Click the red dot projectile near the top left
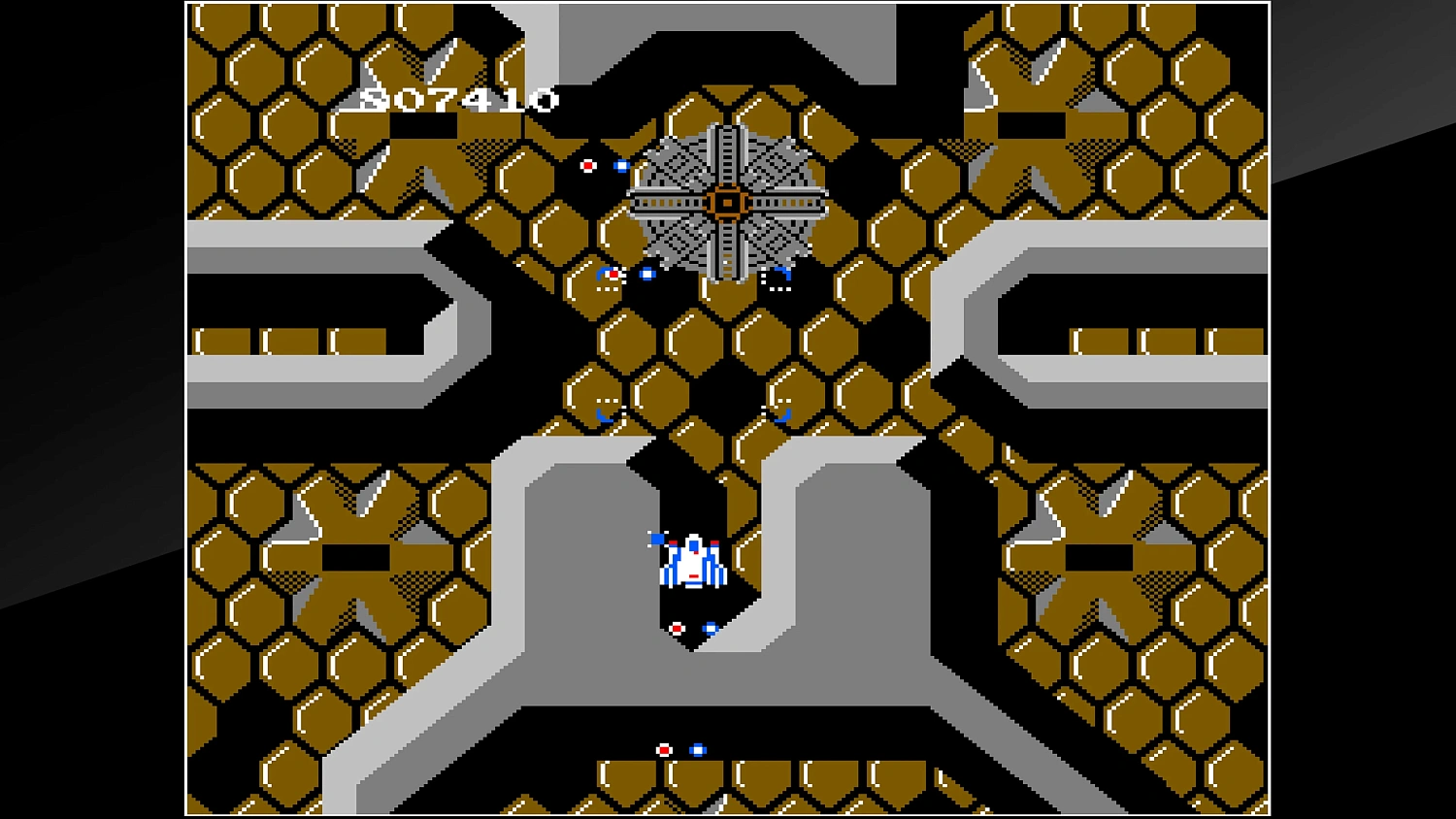This screenshot has height=819, width=1456. pyautogui.click(x=588, y=166)
